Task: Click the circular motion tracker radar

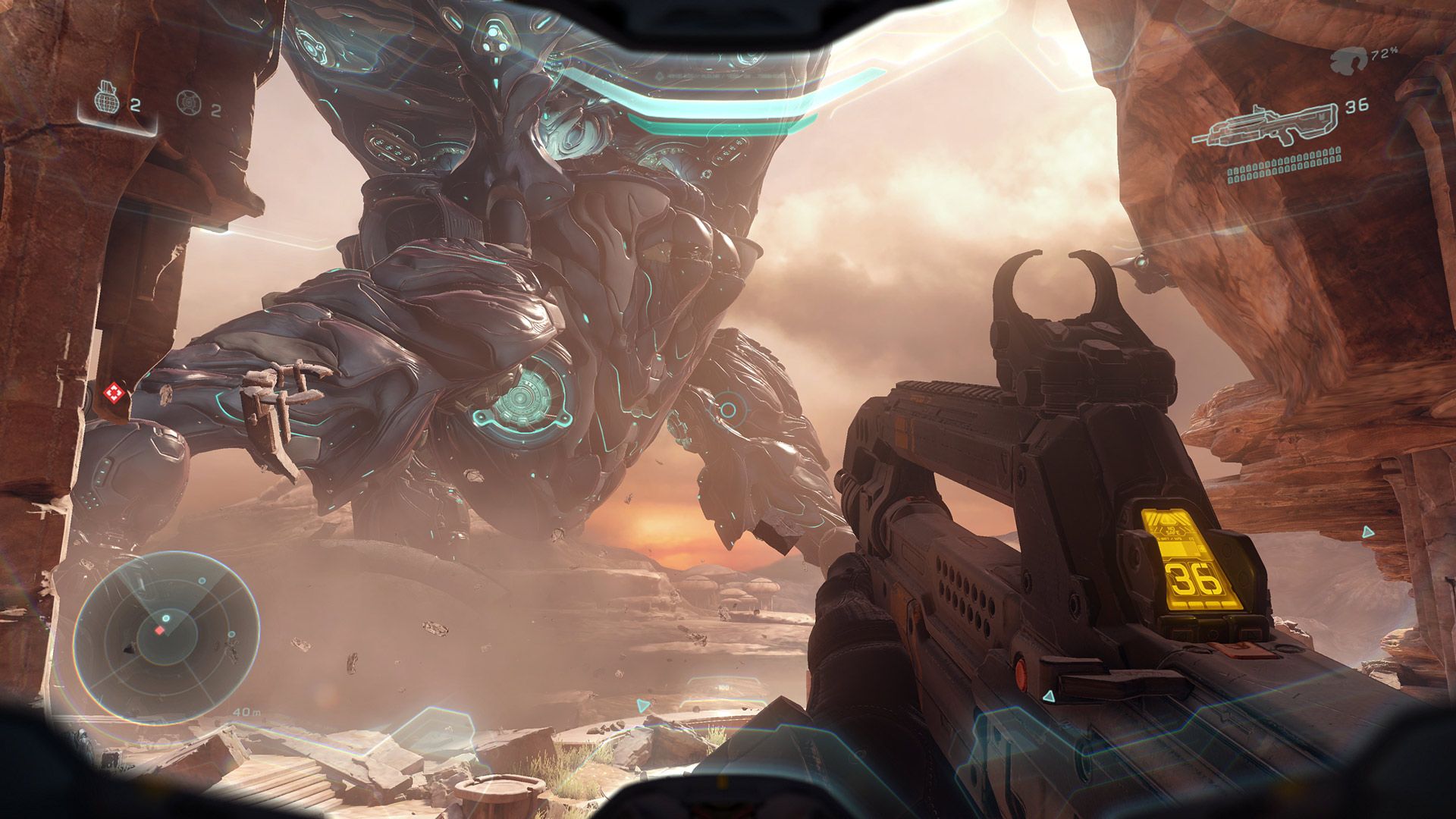Action: click(162, 635)
